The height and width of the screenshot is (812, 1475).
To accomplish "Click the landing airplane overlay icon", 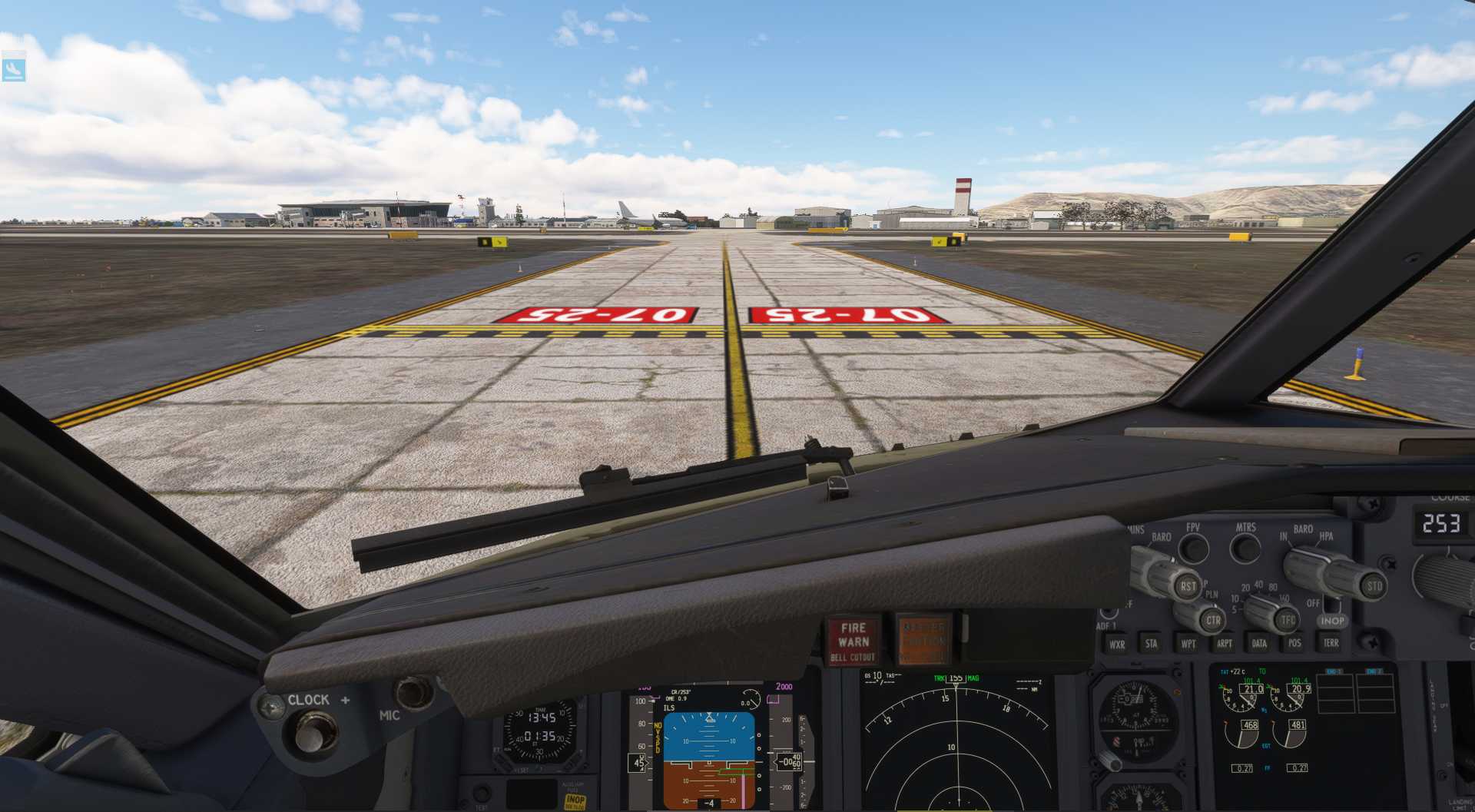I will tap(14, 69).
